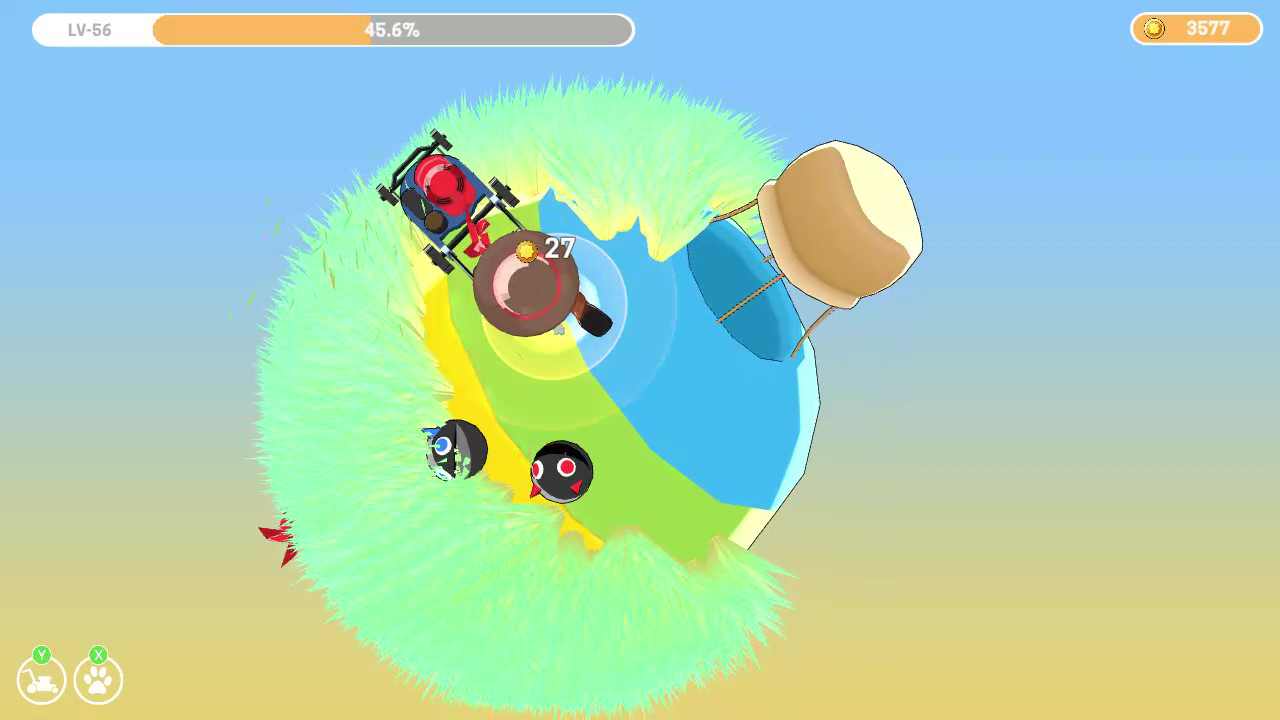Toggle the mower ability in bottom-left corner

click(x=41, y=681)
